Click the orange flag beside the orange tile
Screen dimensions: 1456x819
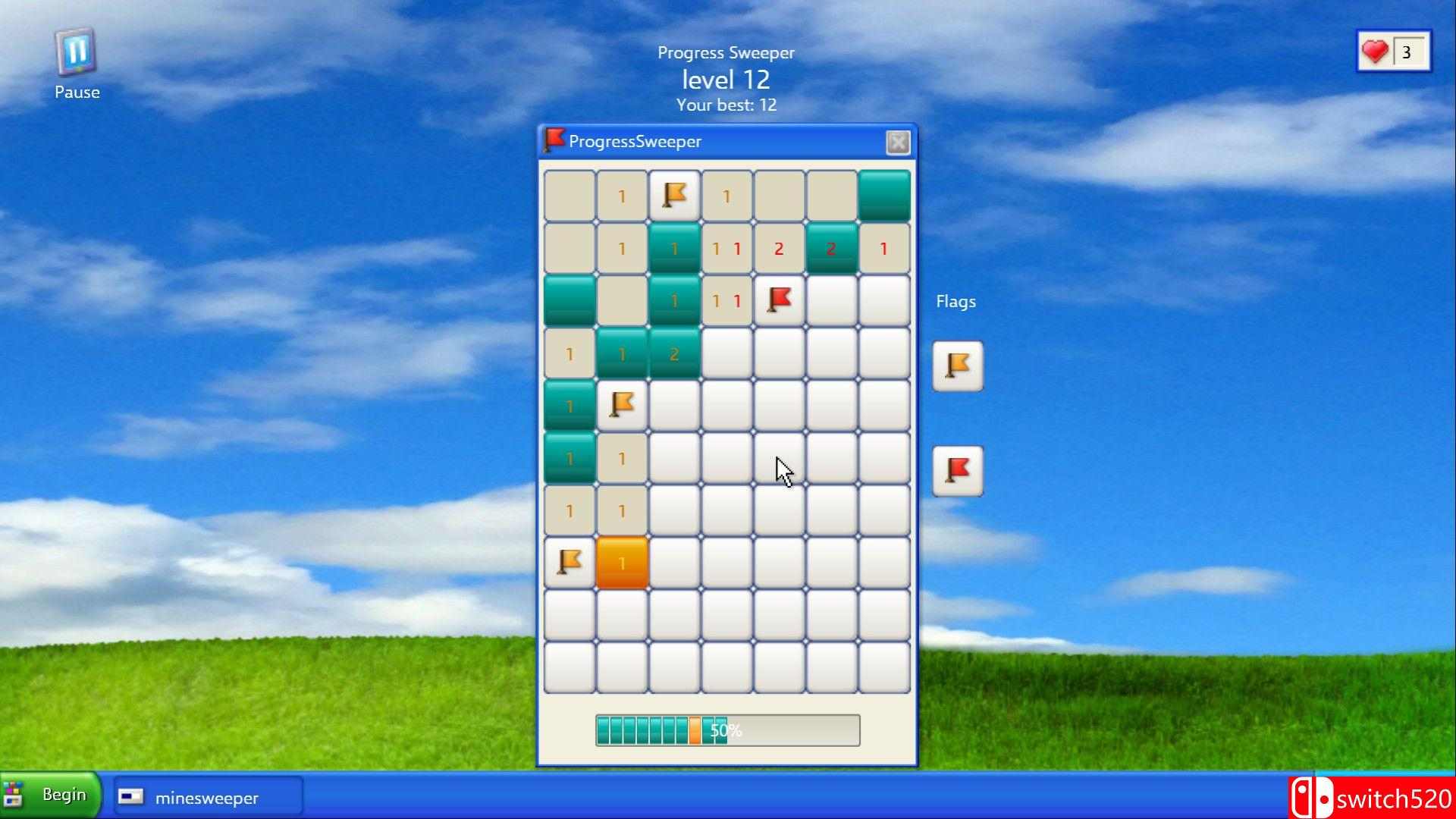point(569,562)
